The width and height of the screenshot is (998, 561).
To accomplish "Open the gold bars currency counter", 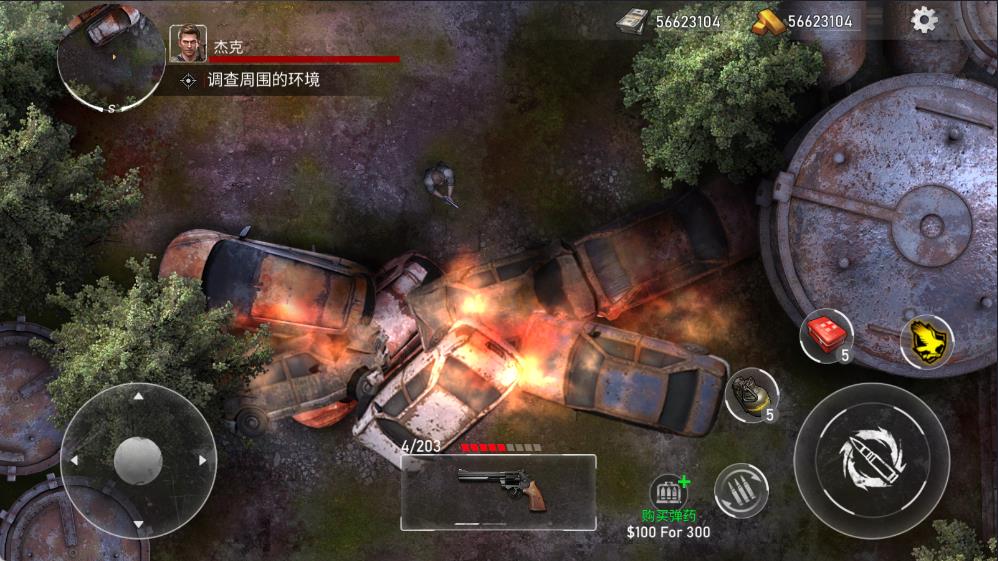I will pyautogui.click(x=804, y=21).
